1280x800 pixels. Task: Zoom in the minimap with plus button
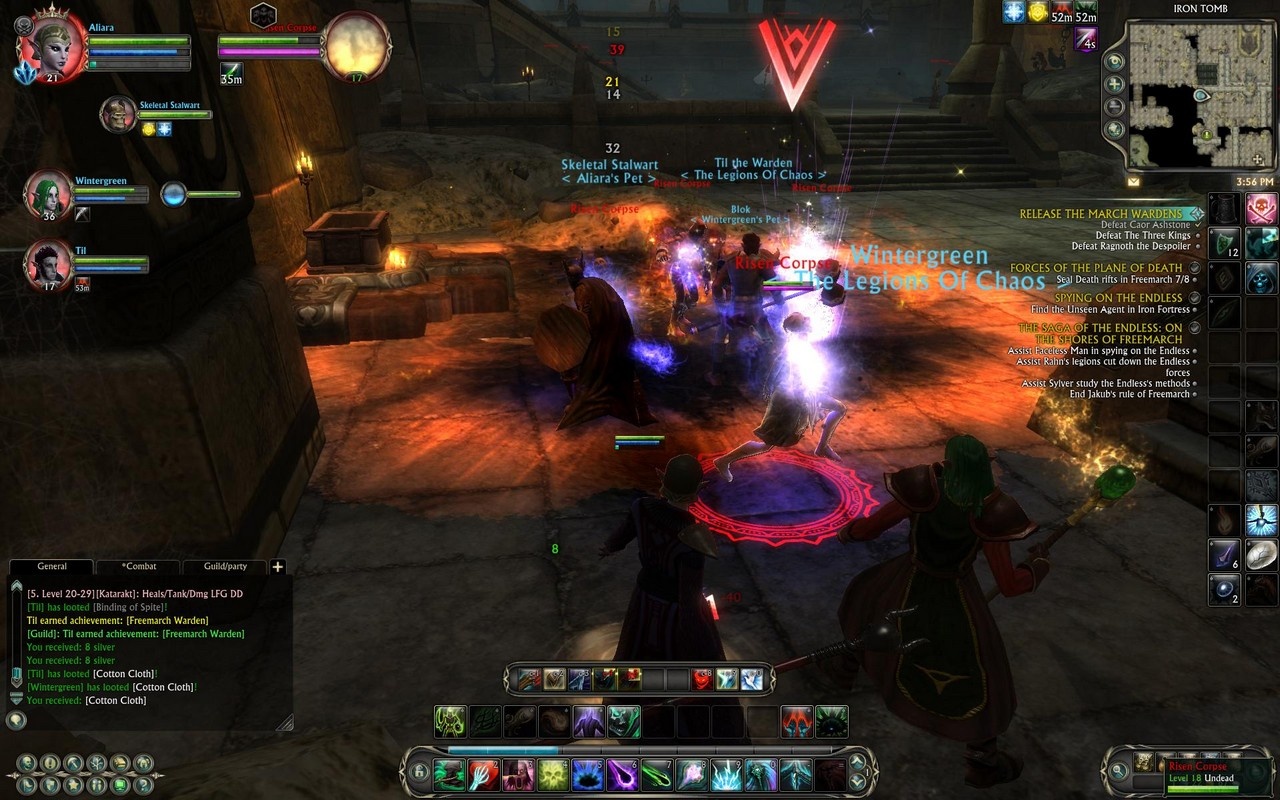click(1115, 84)
